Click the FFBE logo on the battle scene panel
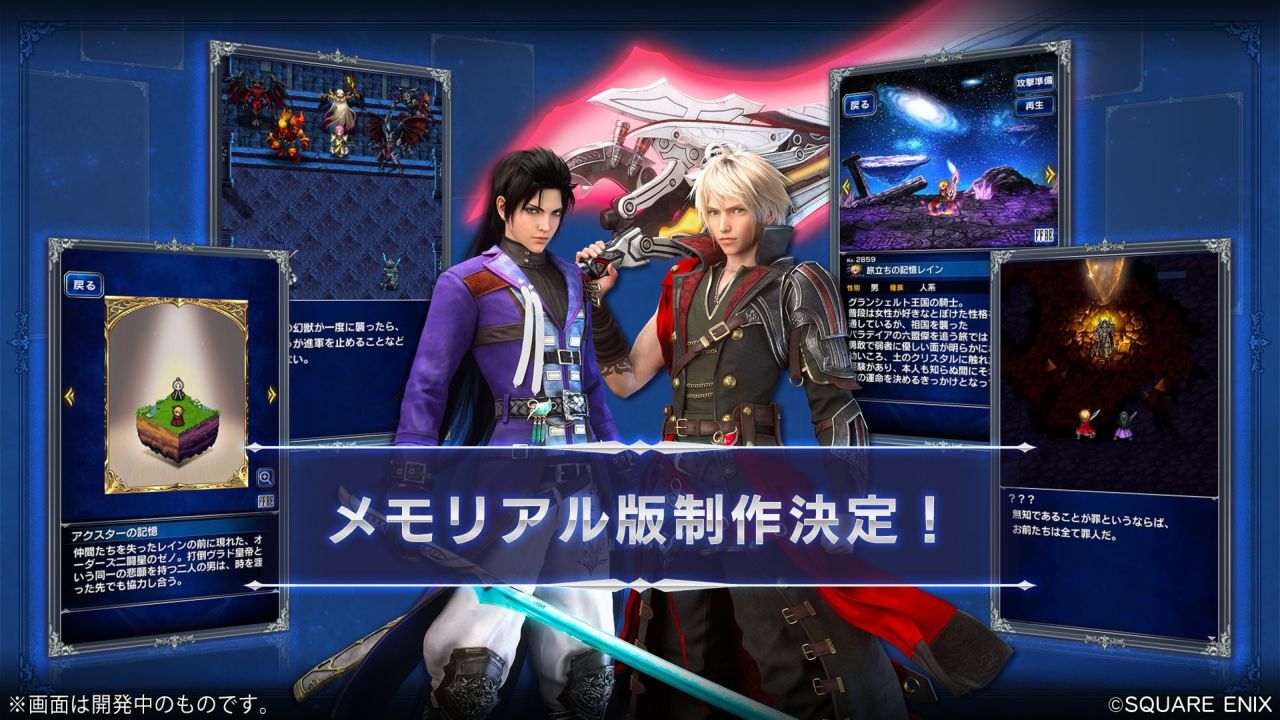The height and width of the screenshot is (720, 1280). tap(1044, 234)
